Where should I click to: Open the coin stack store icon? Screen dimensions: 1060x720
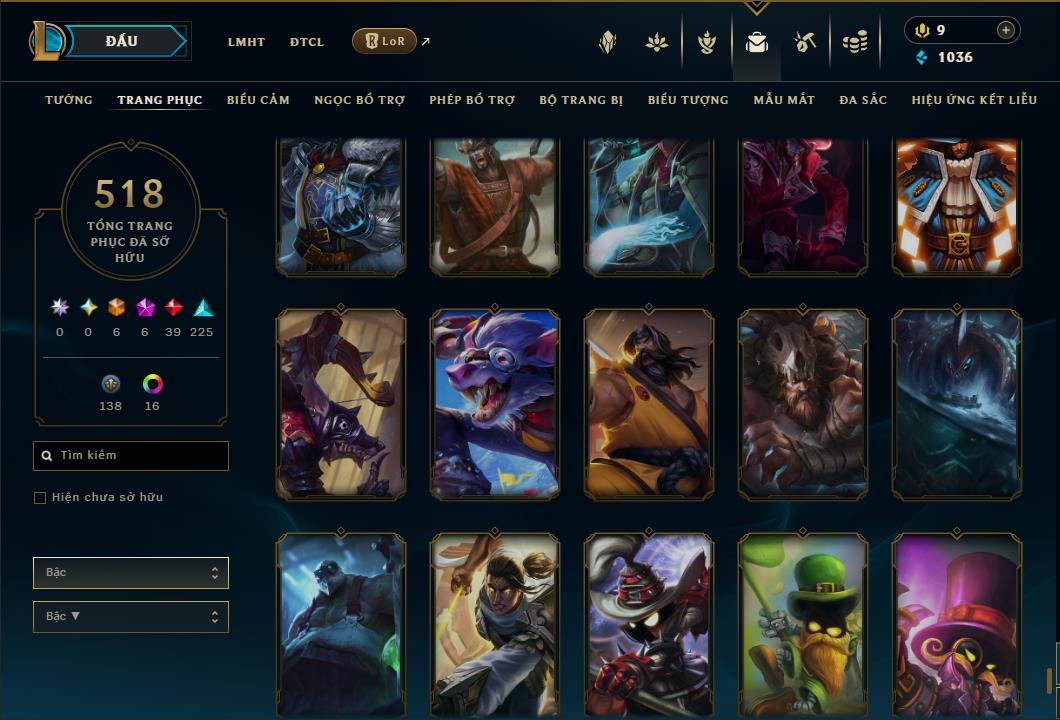(x=854, y=42)
